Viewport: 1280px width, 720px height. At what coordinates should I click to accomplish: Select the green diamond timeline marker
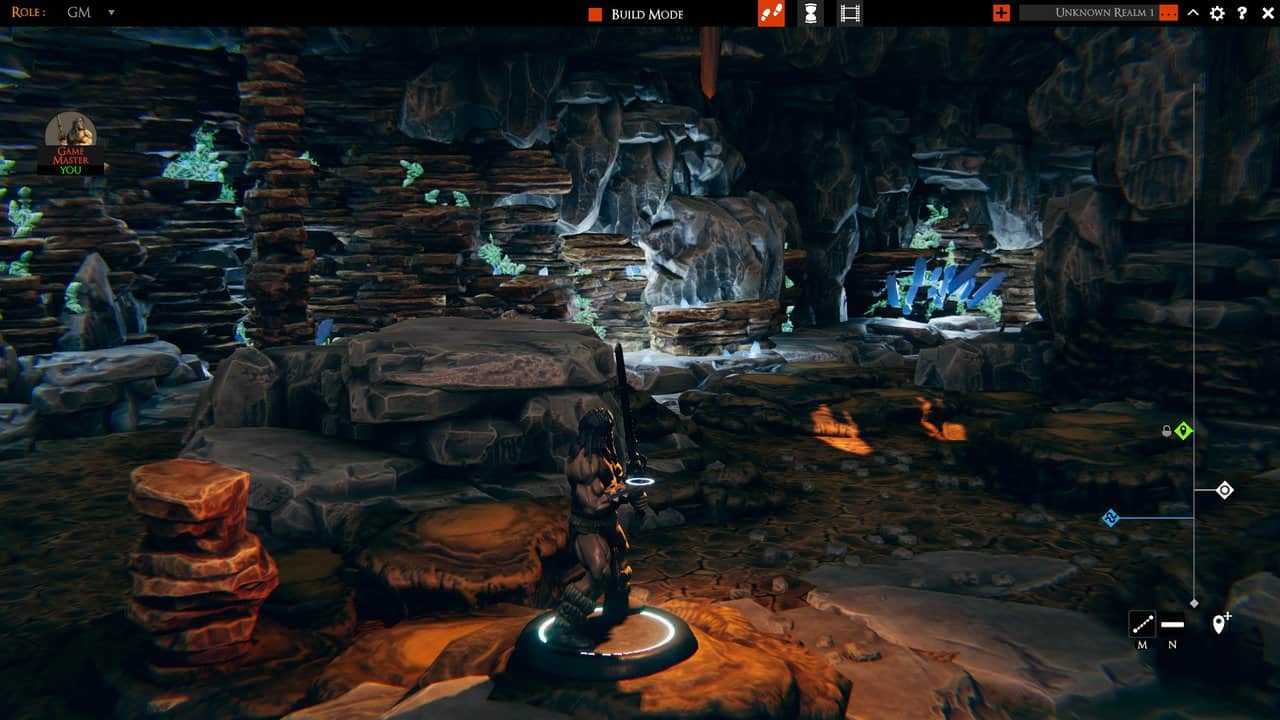[x=1184, y=430]
